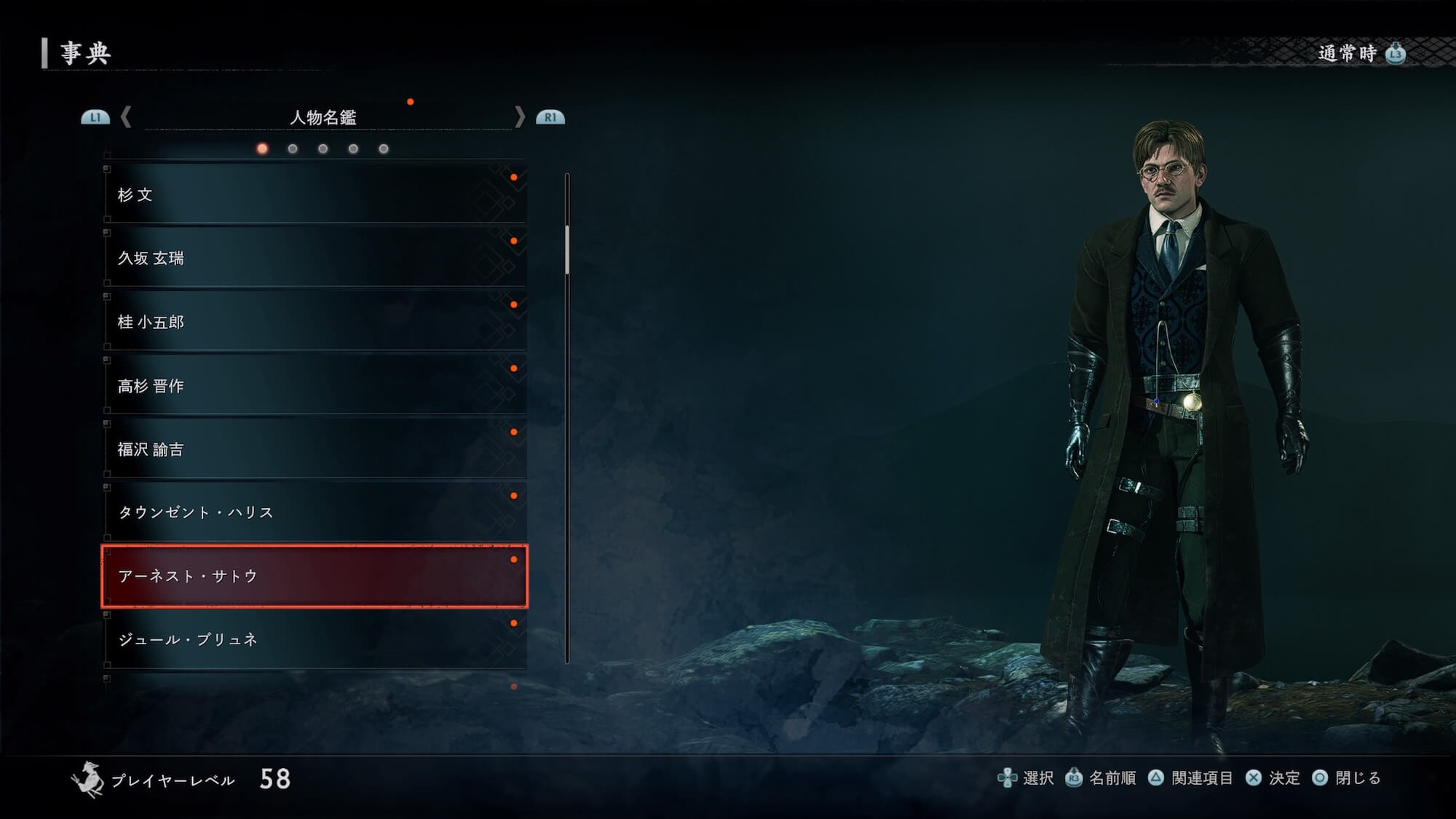This screenshot has height=819, width=1456.
Task: Choose 桂 小五郎 from the list
Action: pyautogui.click(x=314, y=322)
